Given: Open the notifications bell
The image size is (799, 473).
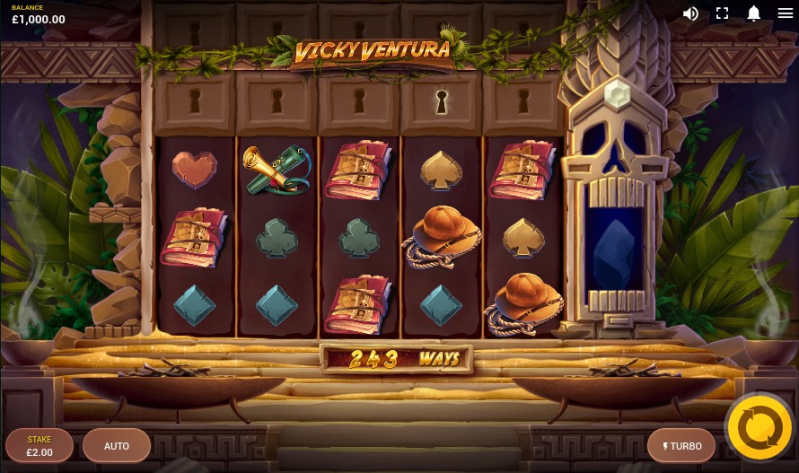Looking at the screenshot, I should click(x=754, y=13).
